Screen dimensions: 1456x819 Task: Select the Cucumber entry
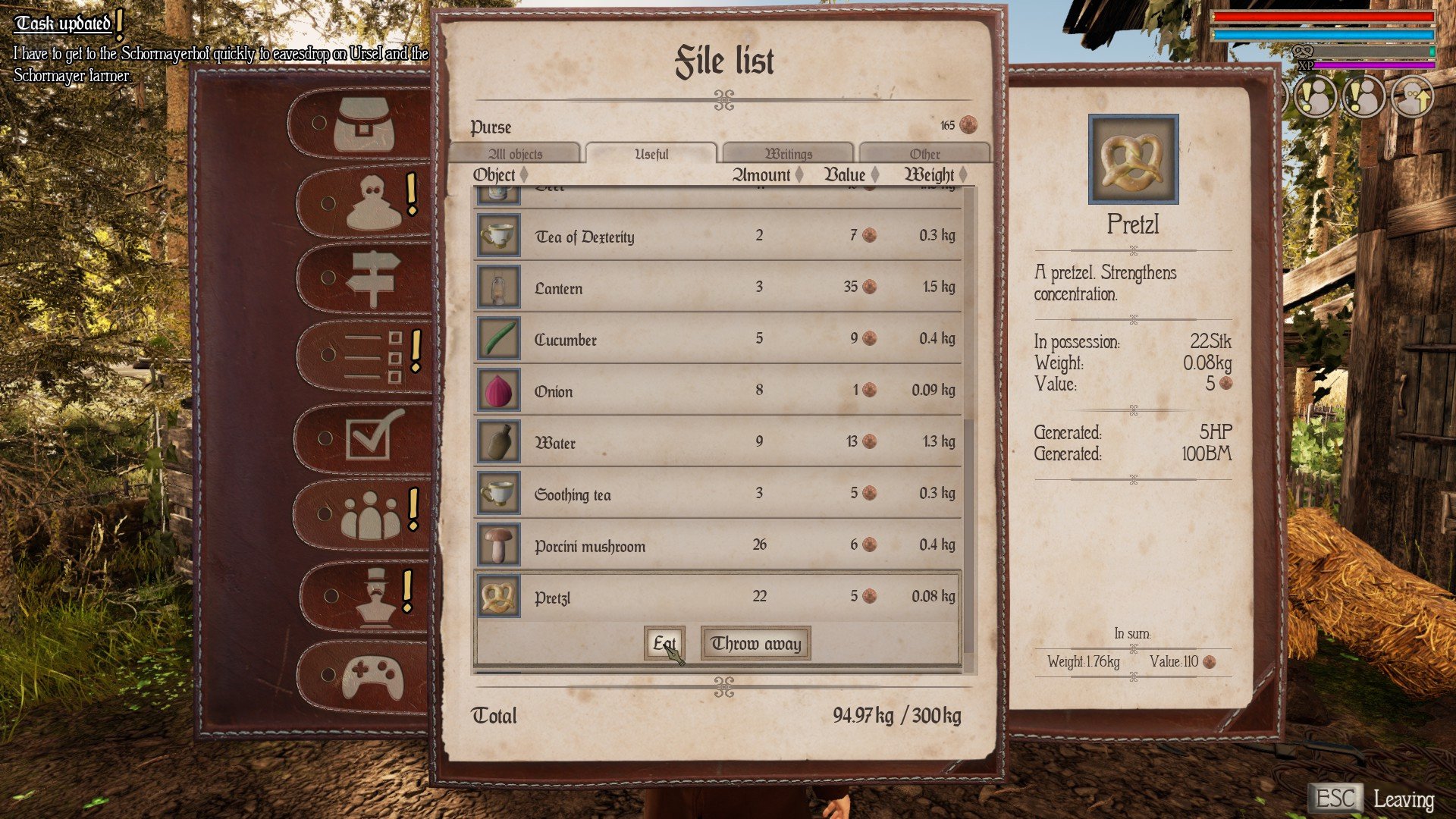pyautogui.click(x=717, y=339)
